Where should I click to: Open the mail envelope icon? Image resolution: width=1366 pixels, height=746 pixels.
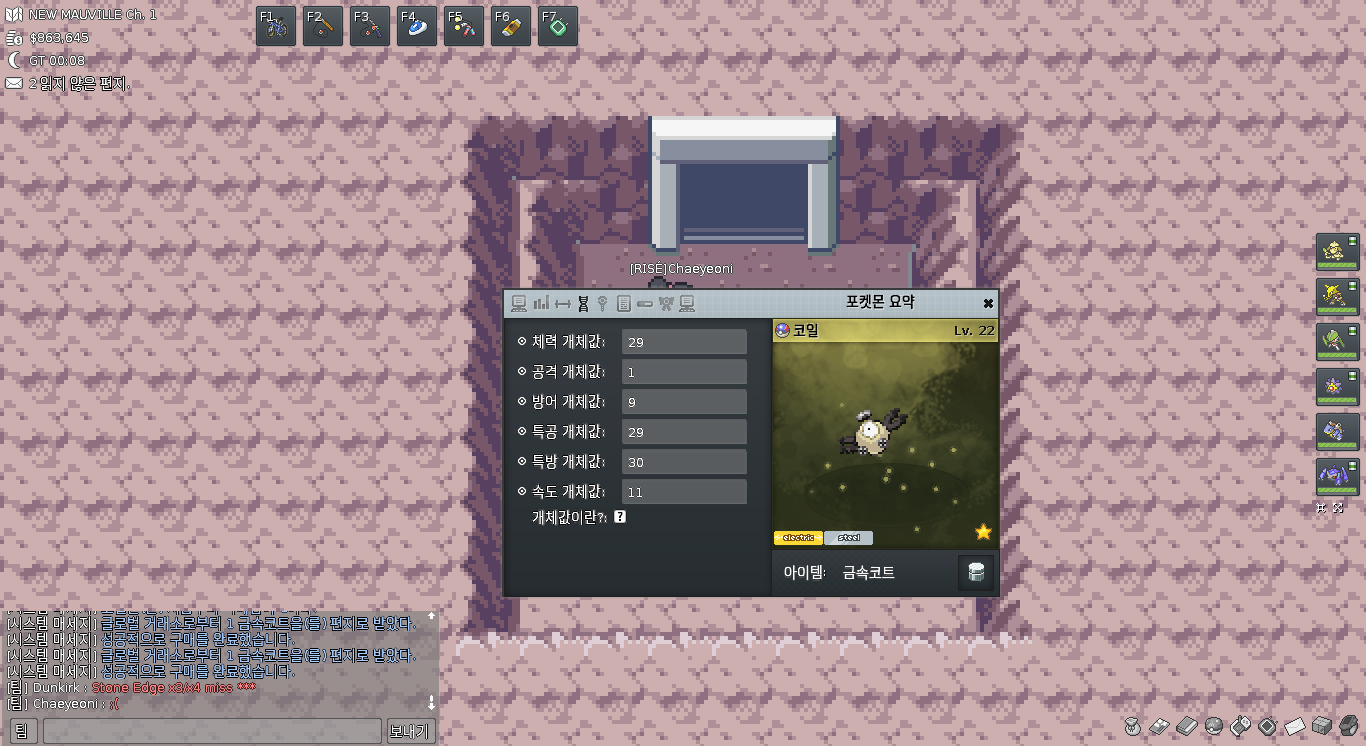(x=1294, y=725)
